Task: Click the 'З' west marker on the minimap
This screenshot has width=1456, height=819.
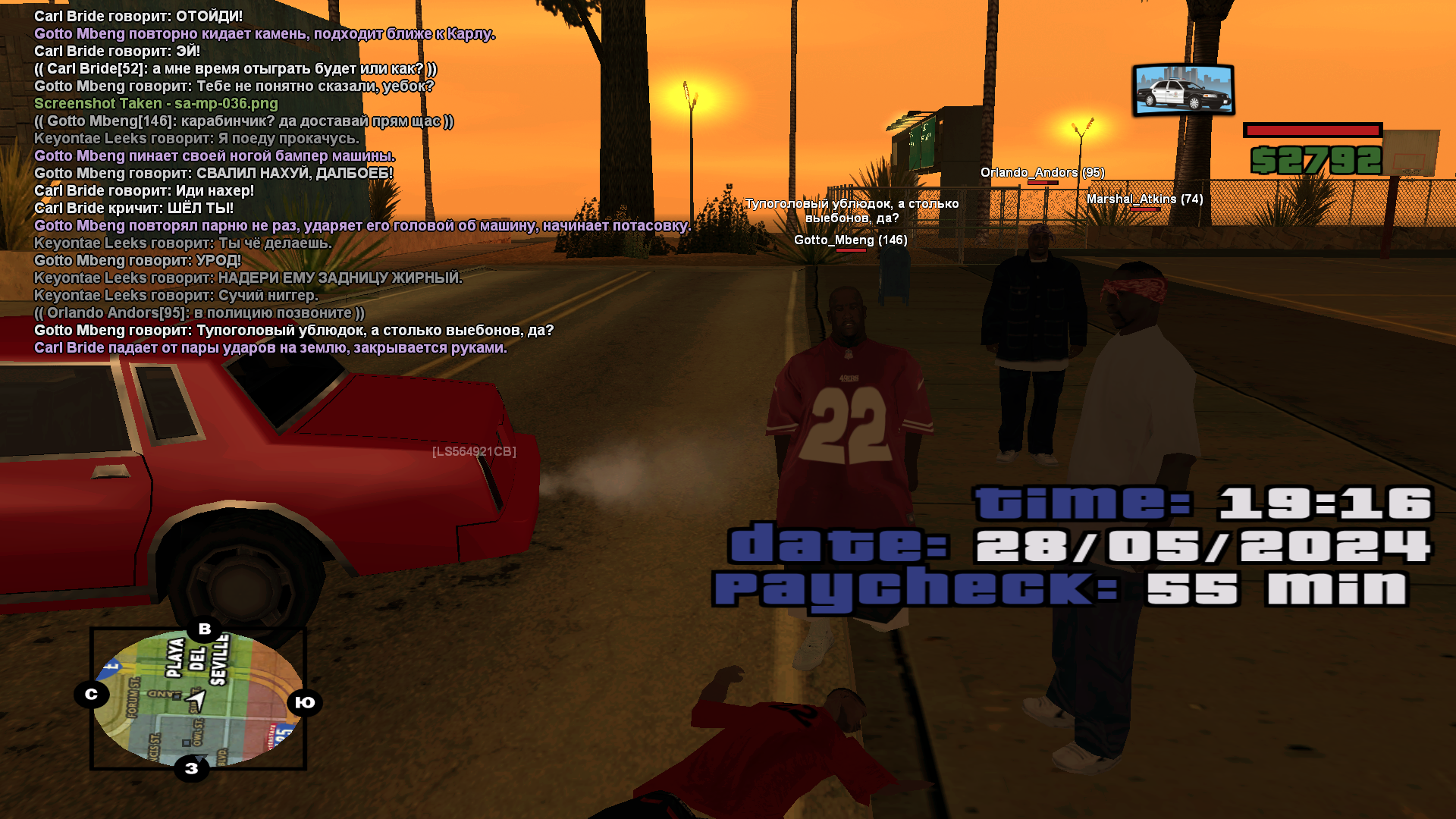Action: 192,768
